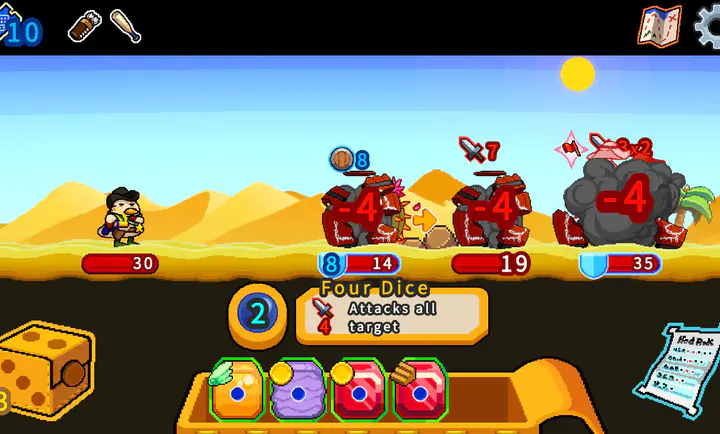Pick the red die with gold coin
720x434 pixels.
click(x=359, y=390)
